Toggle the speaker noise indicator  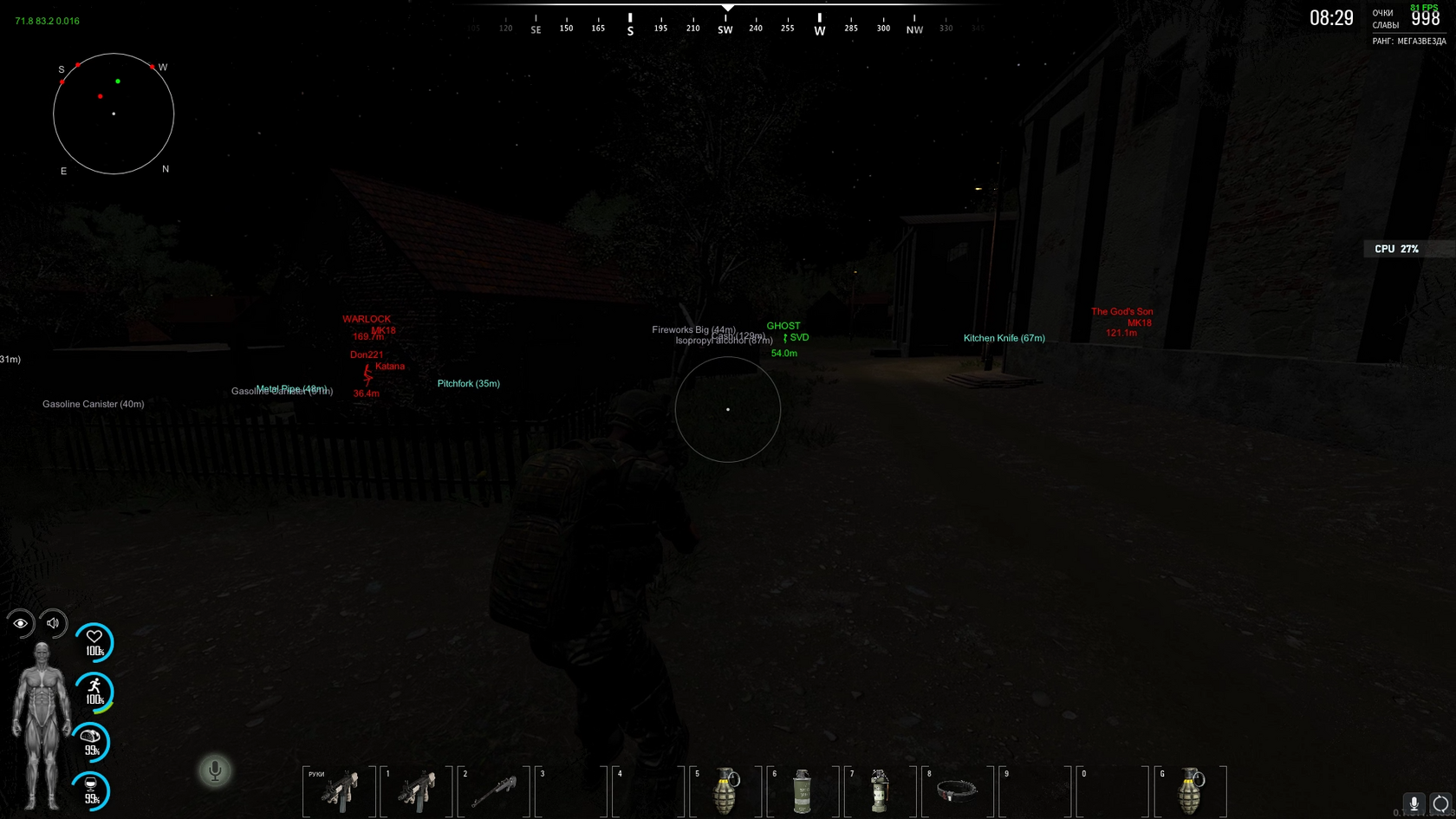pos(53,623)
